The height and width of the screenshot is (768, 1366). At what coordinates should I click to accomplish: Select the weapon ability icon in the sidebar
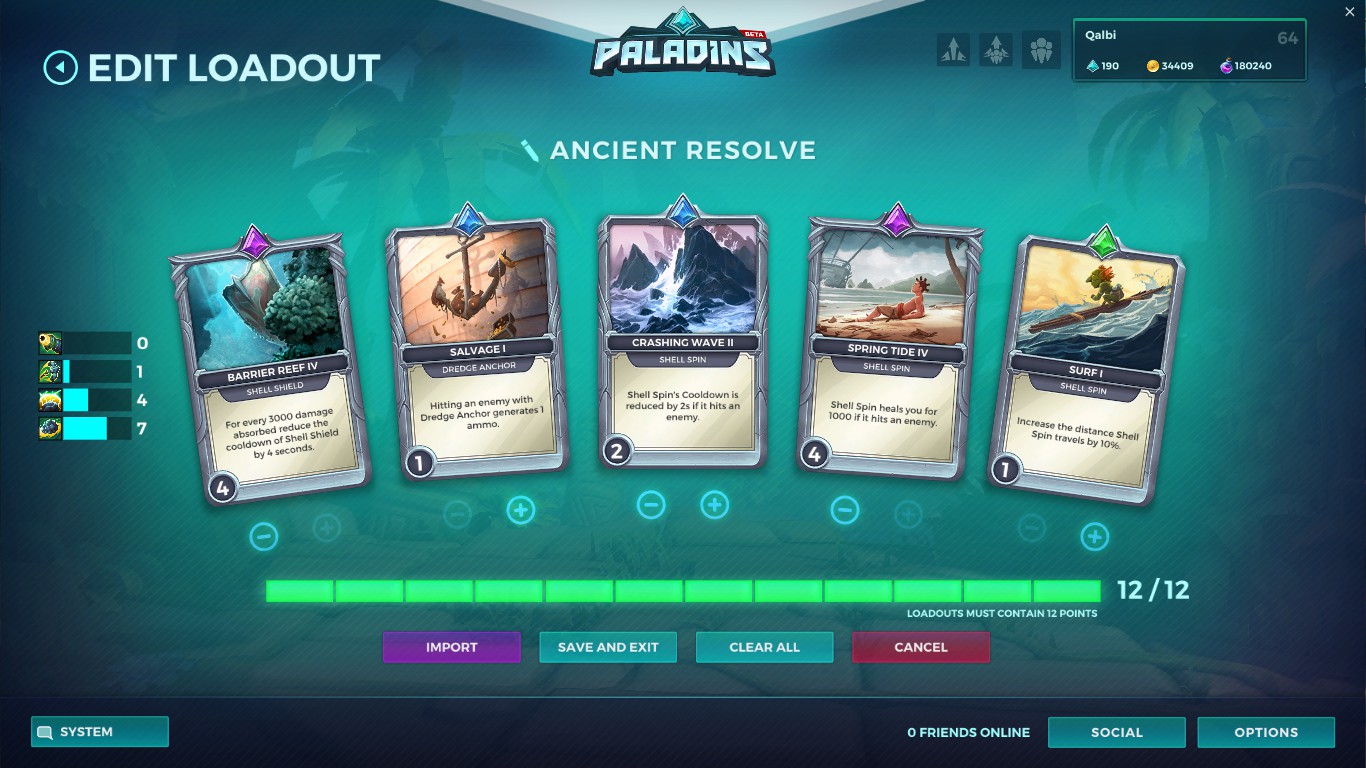tap(50, 343)
